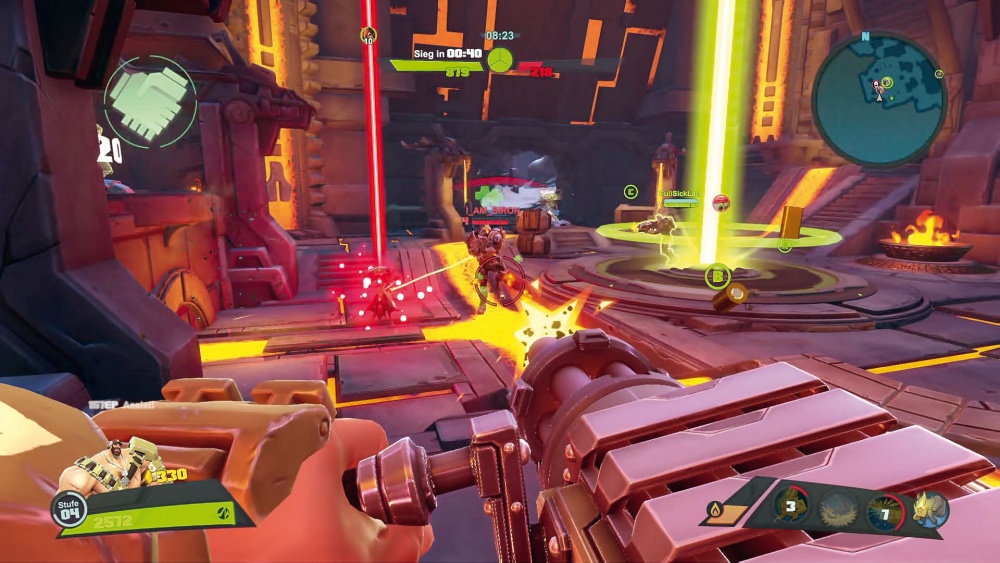The height and width of the screenshot is (563, 1000).
Task: Select the golden creature ability icon
Action: click(930, 509)
